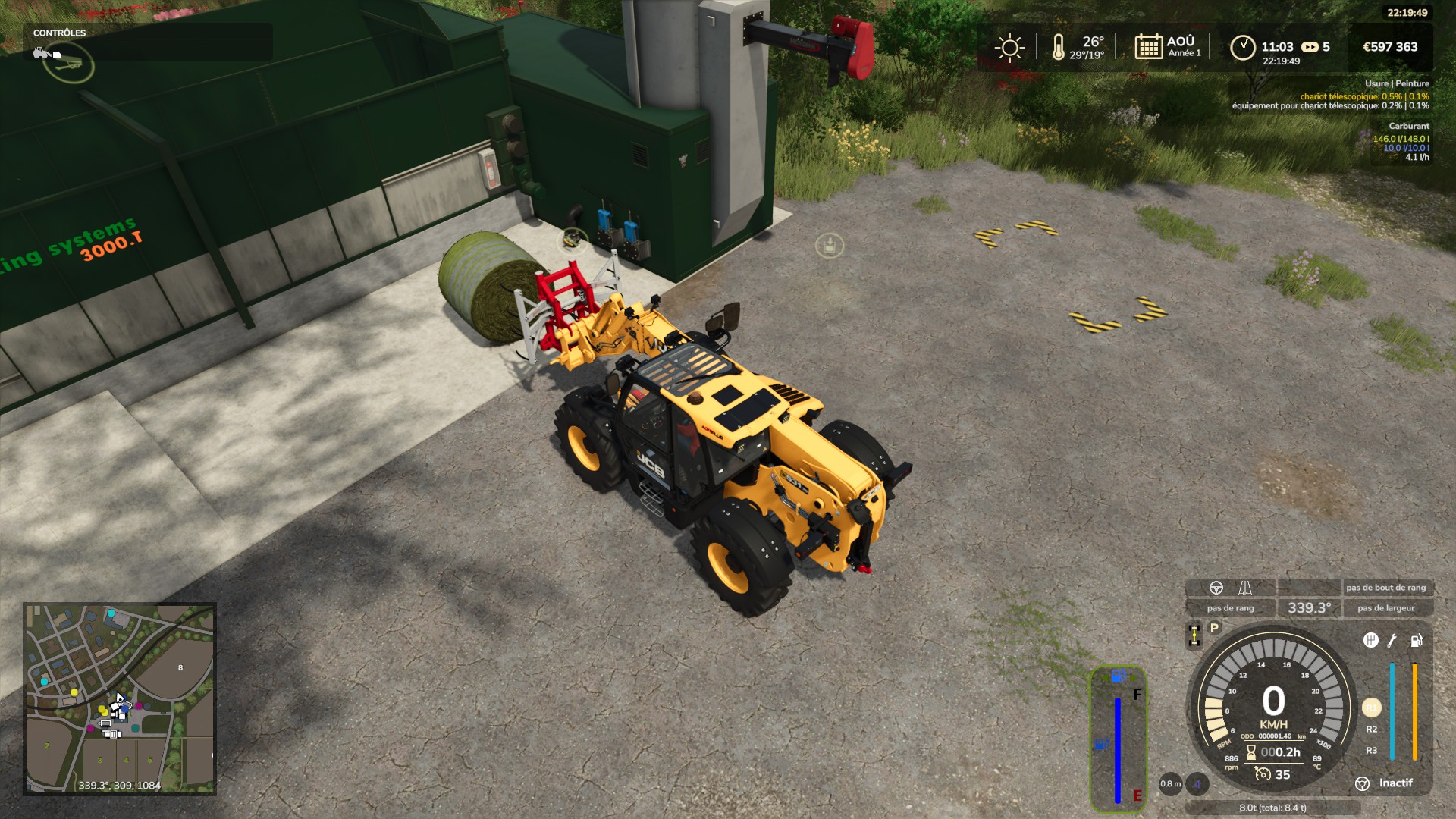The height and width of the screenshot is (819, 1456).
Task: Click the fuel pump icon above orange bar
Action: (1415, 641)
